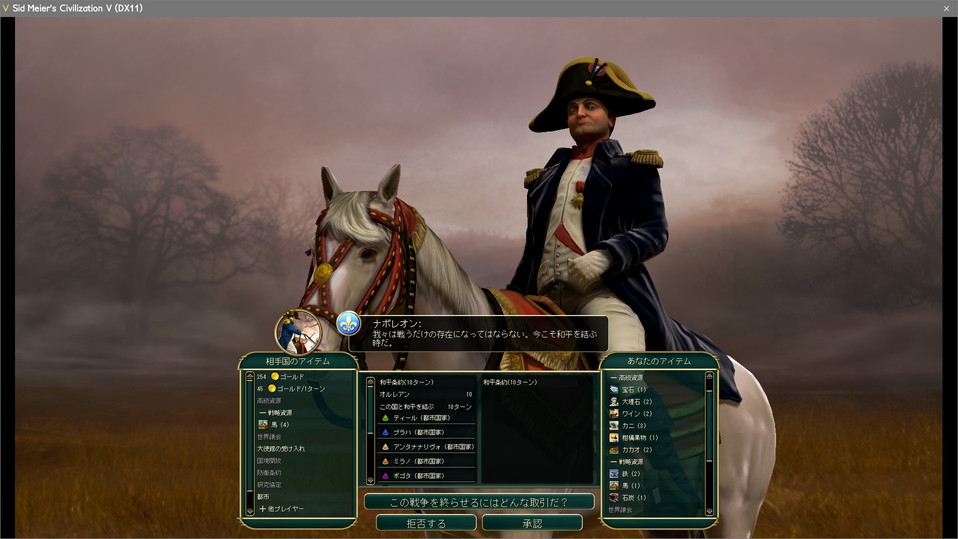The height and width of the screenshot is (539, 958).
Task: Offer your marble (大理石) resource
Action: pyautogui.click(x=636, y=401)
